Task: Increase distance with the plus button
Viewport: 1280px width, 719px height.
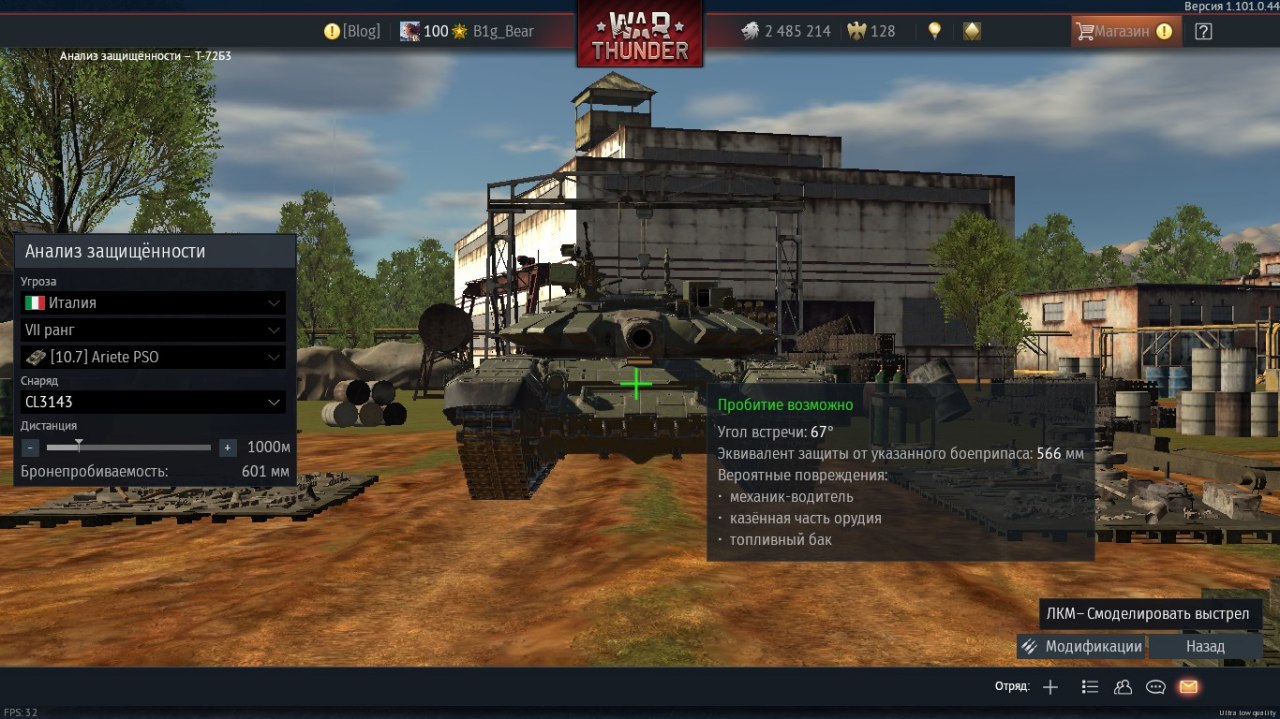Action: 228,448
